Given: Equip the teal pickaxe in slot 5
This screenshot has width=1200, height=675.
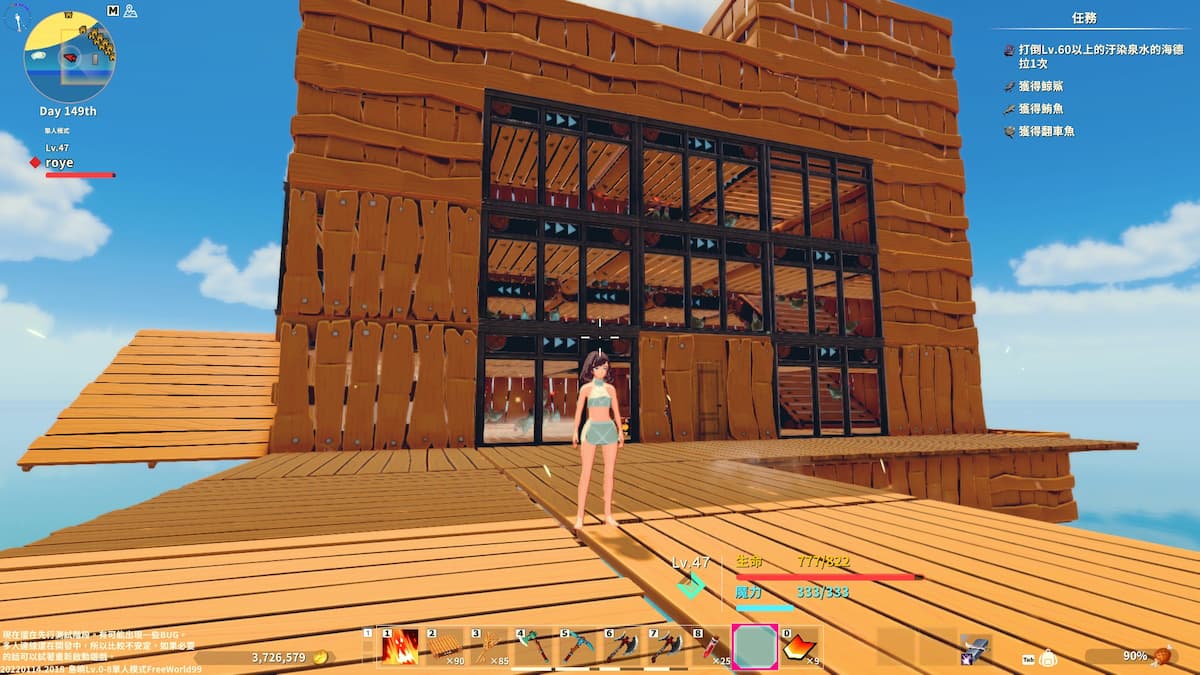Looking at the screenshot, I should pos(578,647).
